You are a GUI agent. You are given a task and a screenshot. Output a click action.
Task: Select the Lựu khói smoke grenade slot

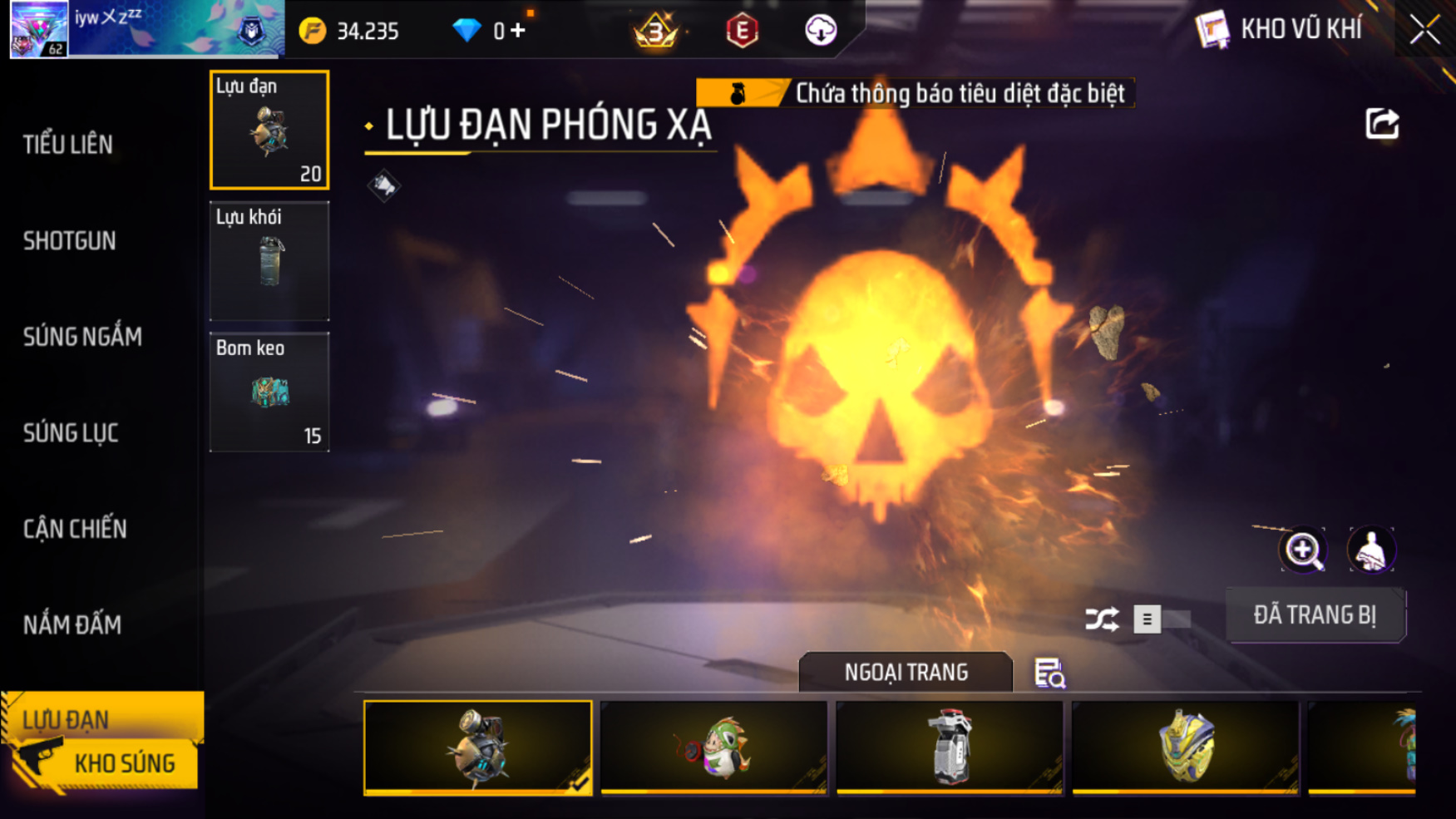[x=269, y=261]
